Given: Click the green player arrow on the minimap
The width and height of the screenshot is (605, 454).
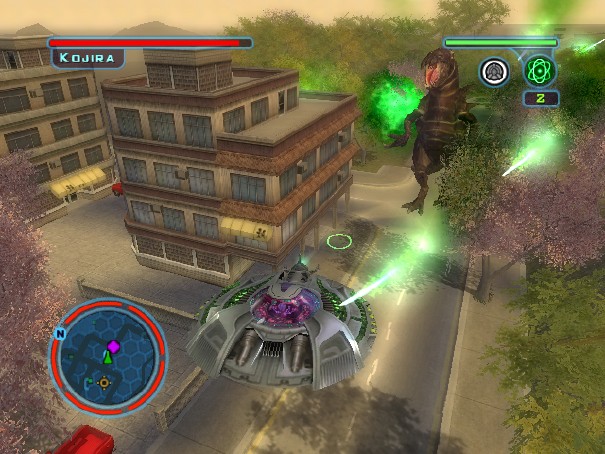Looking at the screenshot, I should tap(107, 357).
